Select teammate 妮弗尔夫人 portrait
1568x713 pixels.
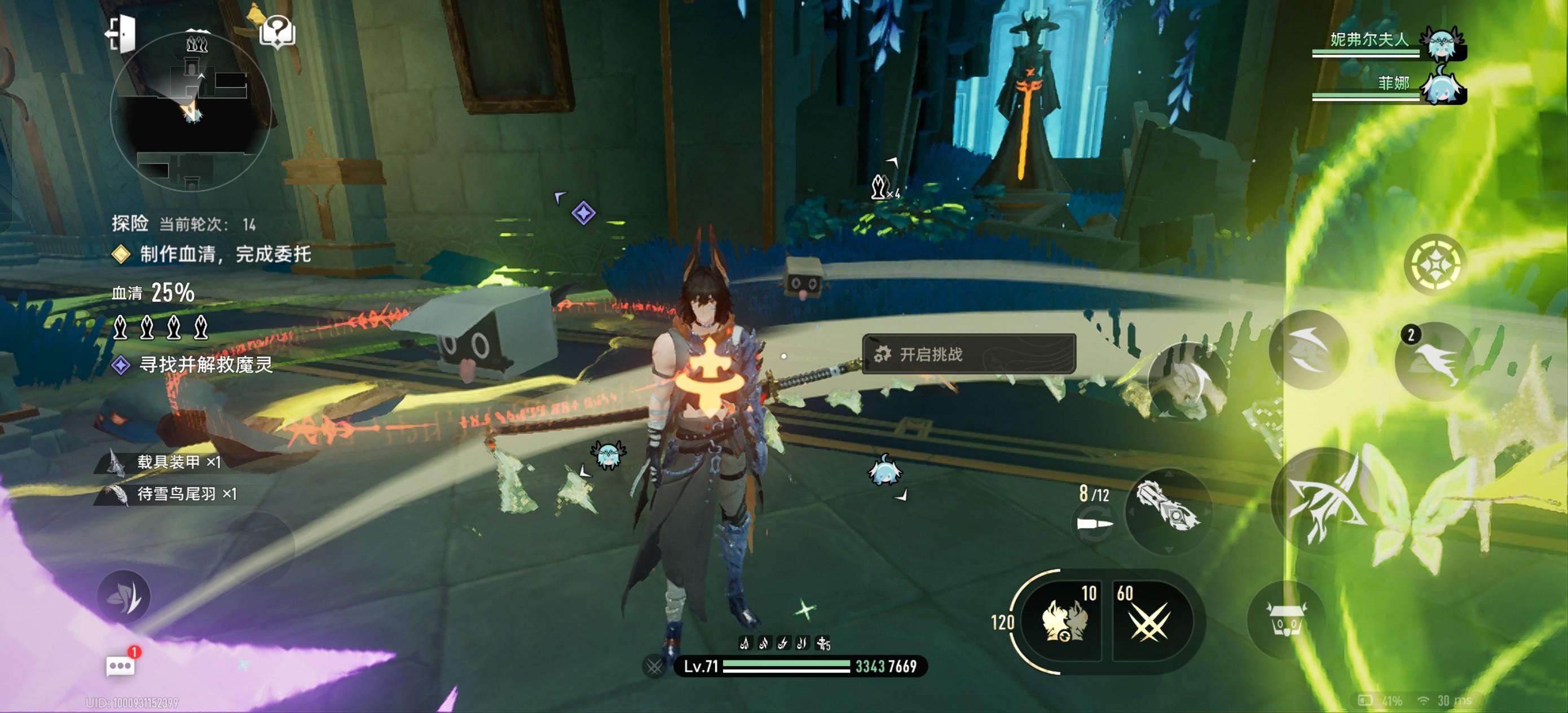coord(1442,43)
